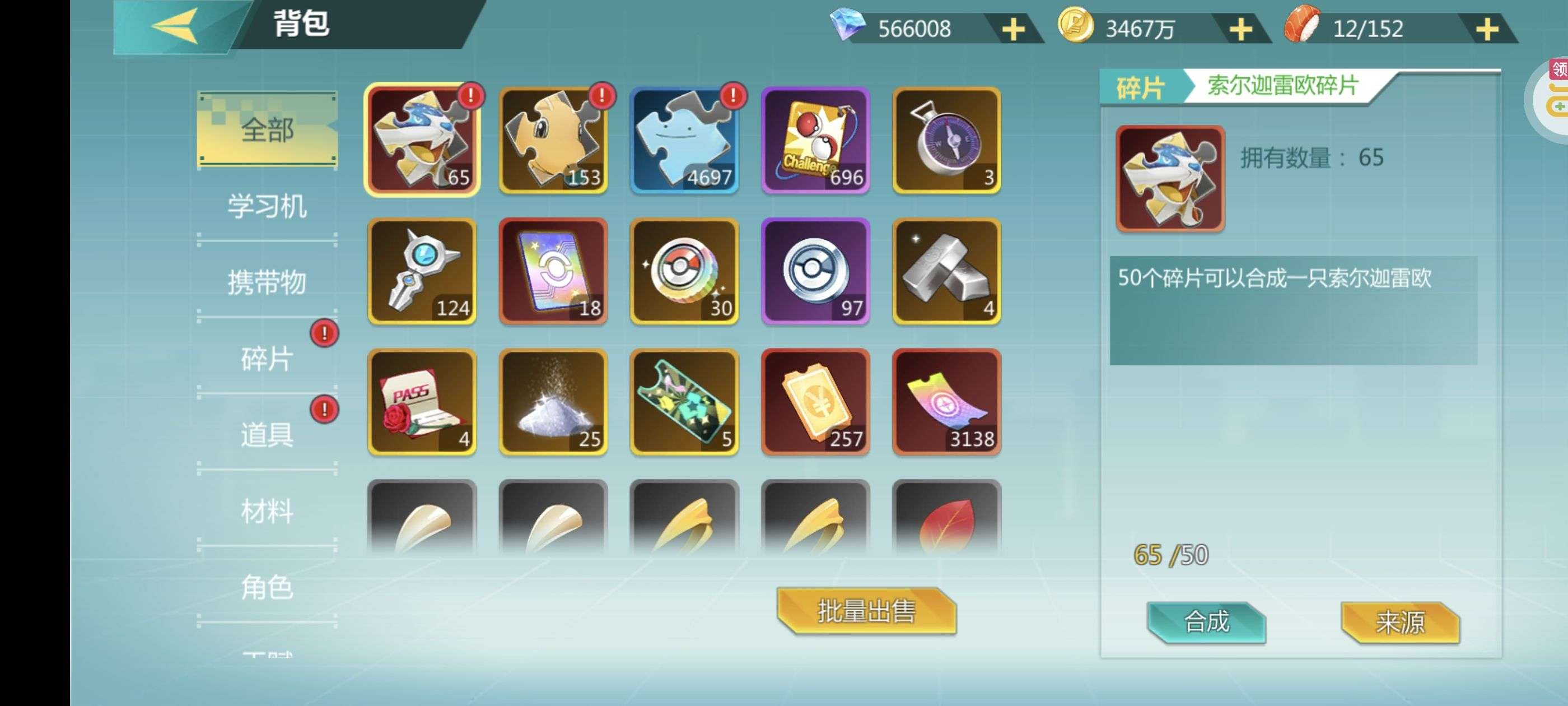Image resolution: width=1568 pixels, height=706 pixels.
Task: Pick the silver ingots item slot
Action: pos(946,272)
